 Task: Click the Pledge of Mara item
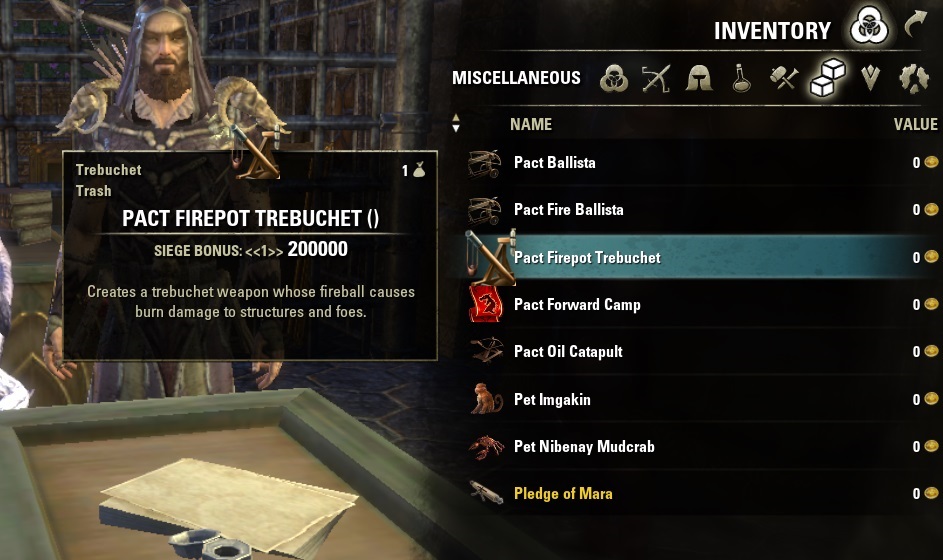click(563, 493)
